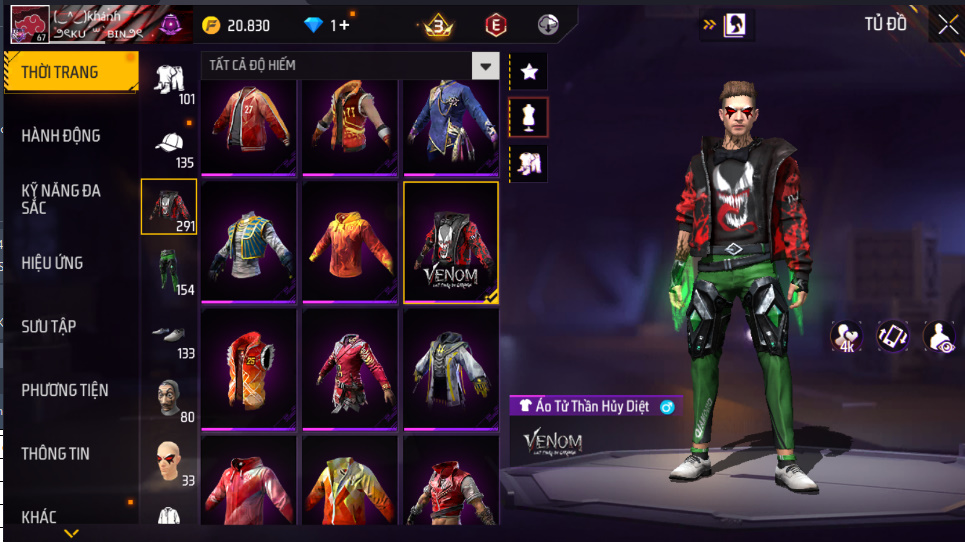Open the Thời Trang category
The height and width of the screenshot is (542, 965).
click(x=70, y=73)
